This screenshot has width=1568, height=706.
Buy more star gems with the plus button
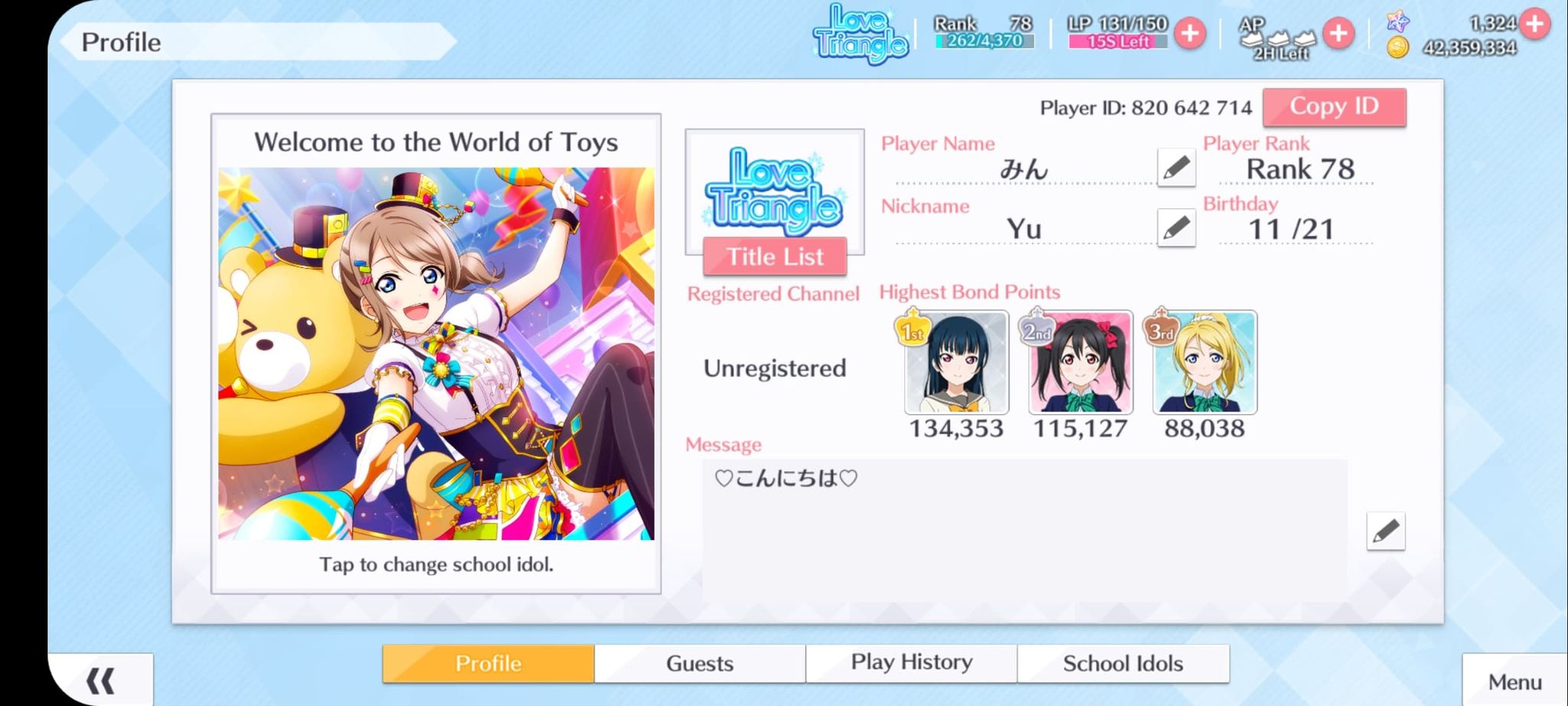tap(1534, 24)
